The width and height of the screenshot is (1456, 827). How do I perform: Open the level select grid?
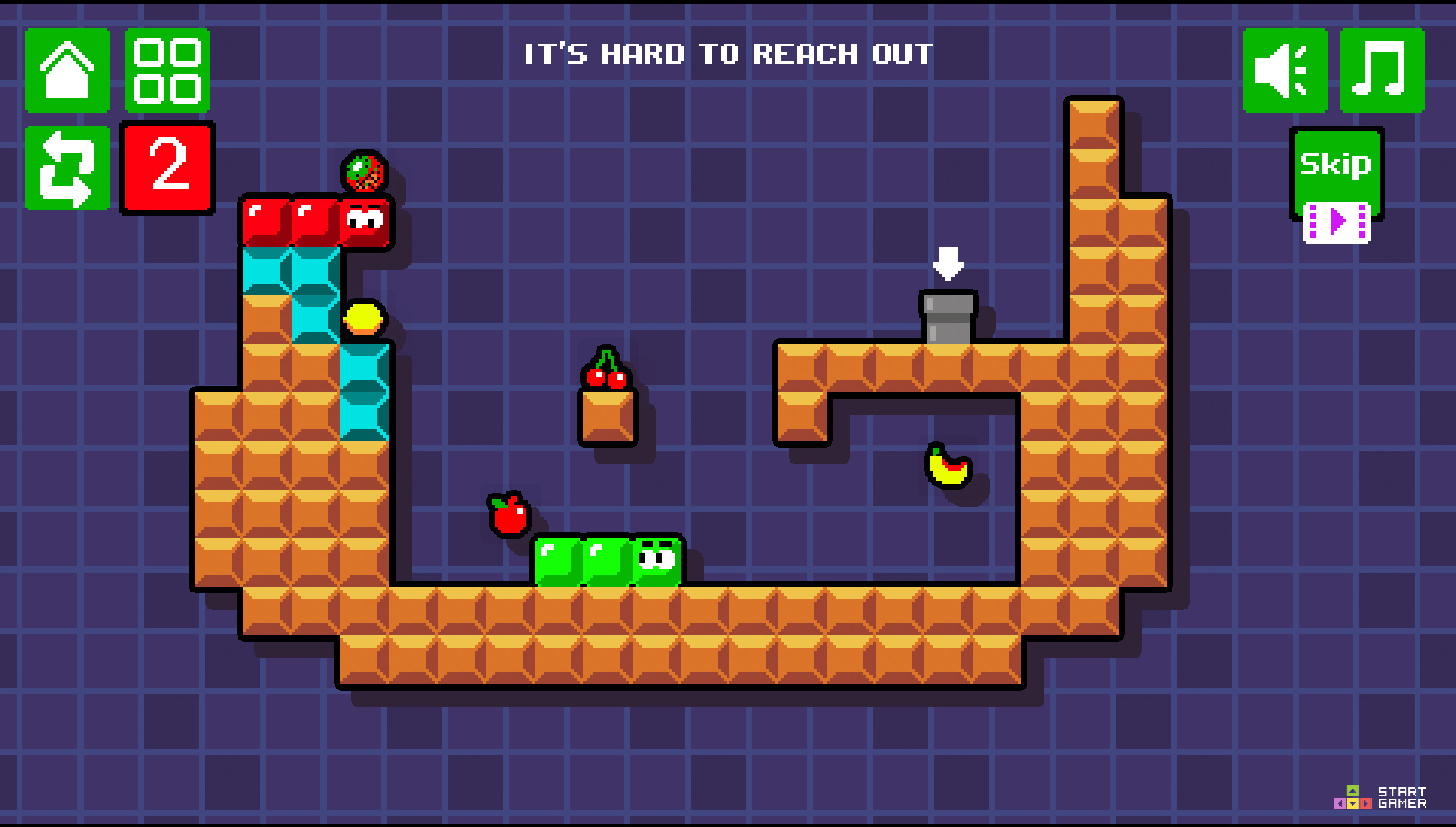pos(167,71)
